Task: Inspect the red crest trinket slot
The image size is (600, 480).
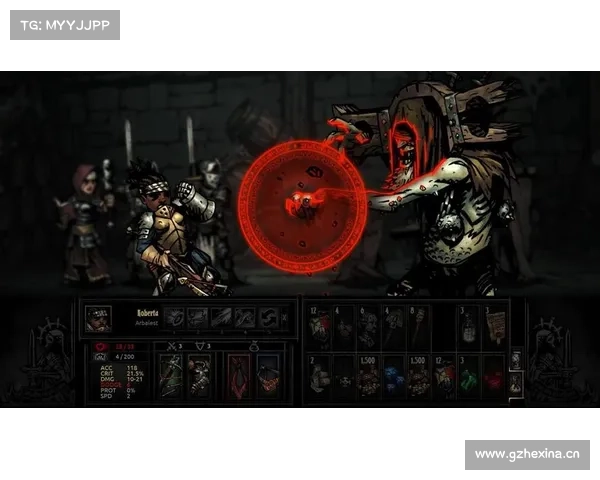Action: 238,377
